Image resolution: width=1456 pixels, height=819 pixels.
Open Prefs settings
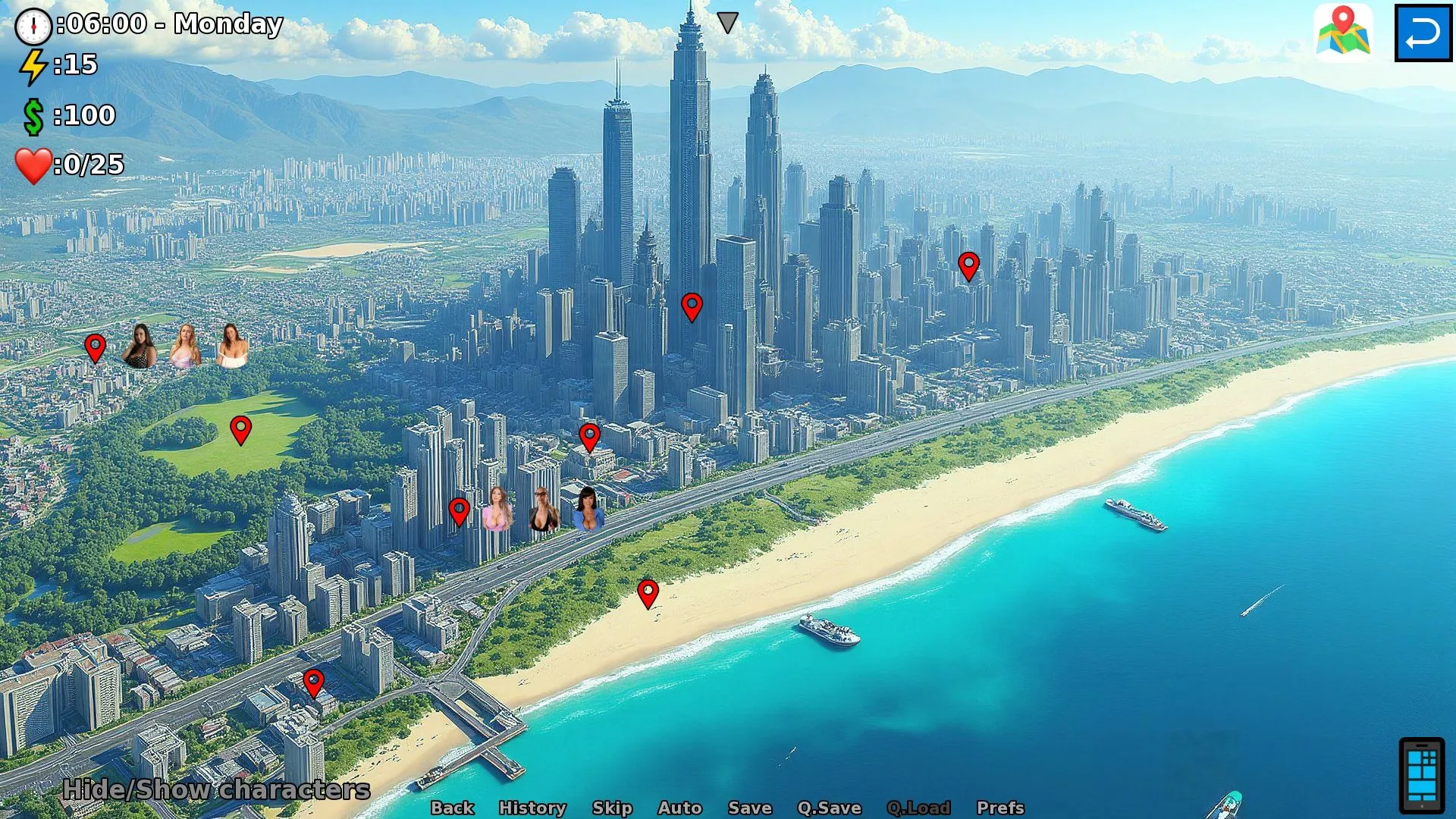(1000, 808)
